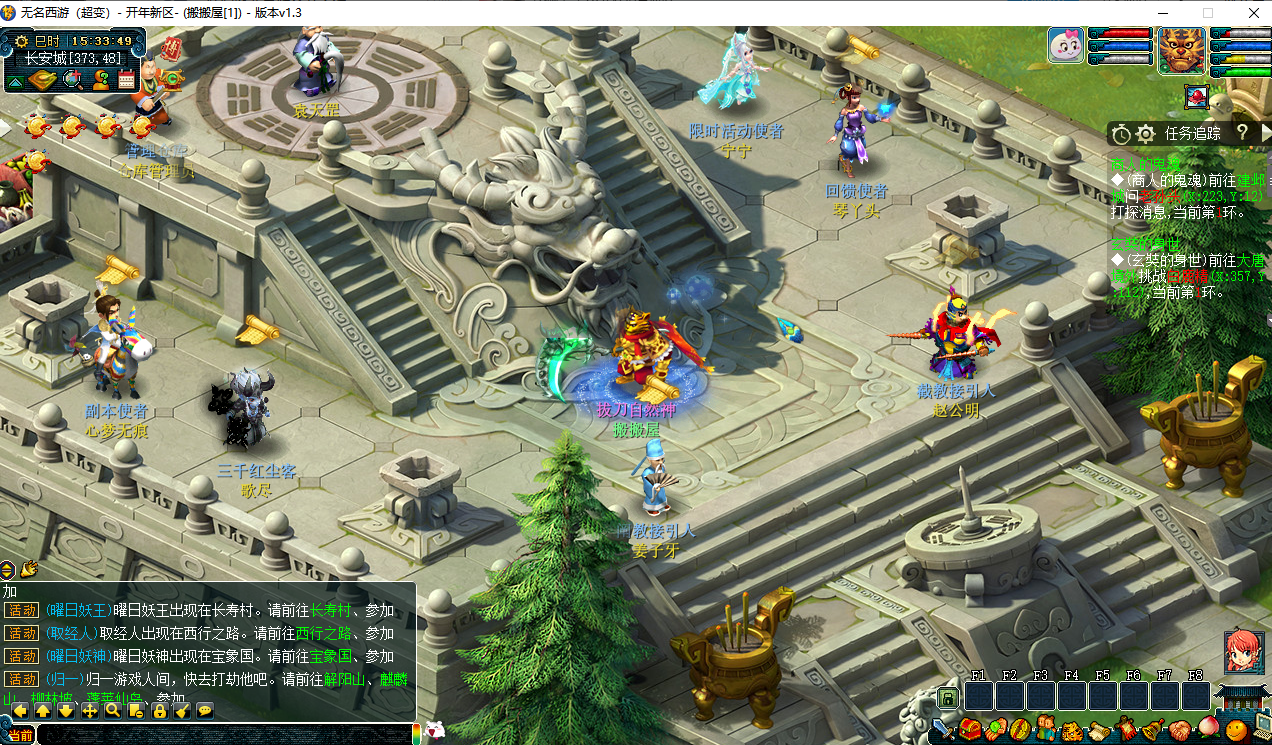Image resolution: width=1272 pixels, height=745 pixels.
Task: Close the game window
Action: click(x=1248, y=13)
